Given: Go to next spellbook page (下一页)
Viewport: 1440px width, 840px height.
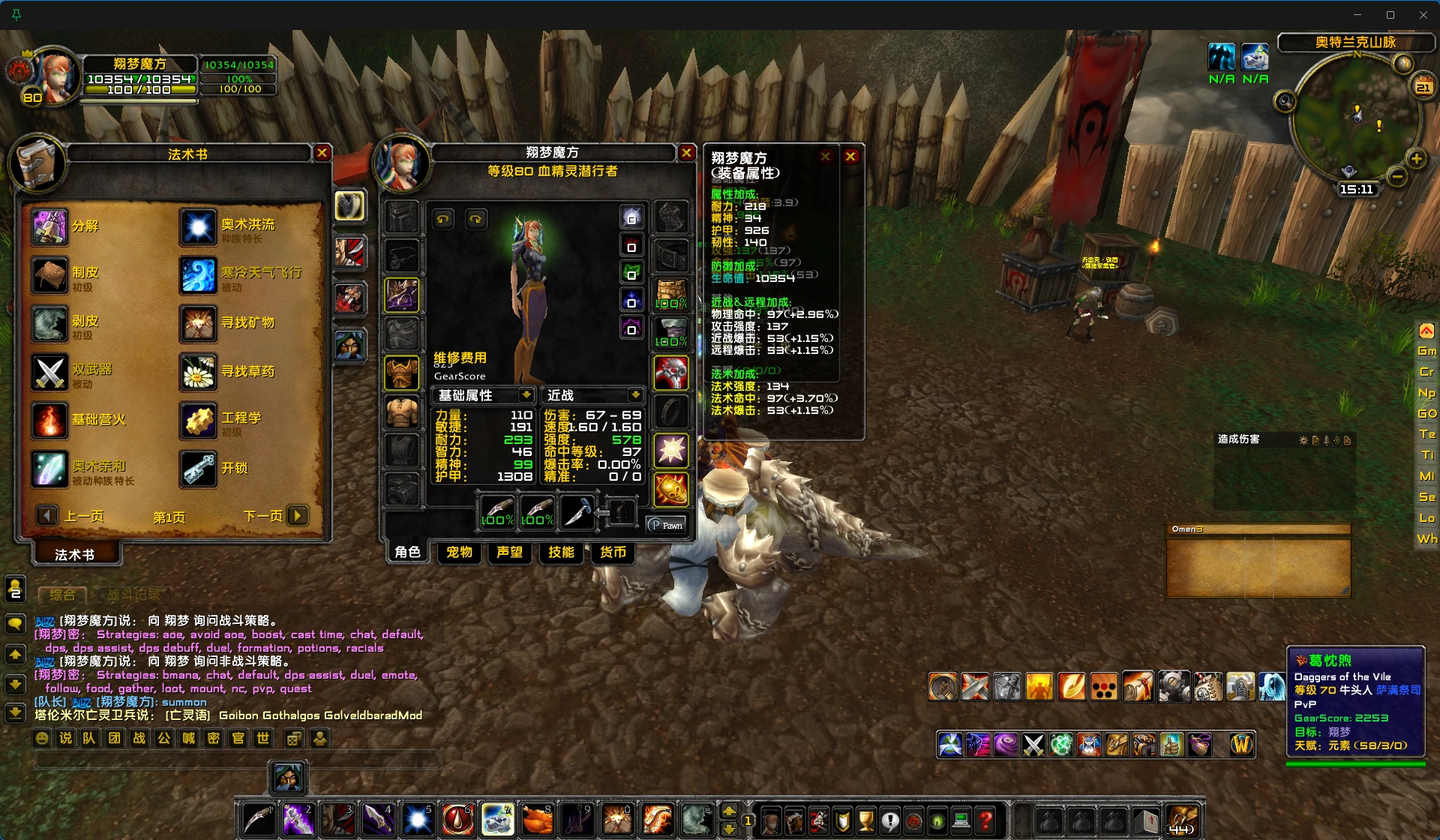Looking at the screenshot, I should click(x=298, y=516).
